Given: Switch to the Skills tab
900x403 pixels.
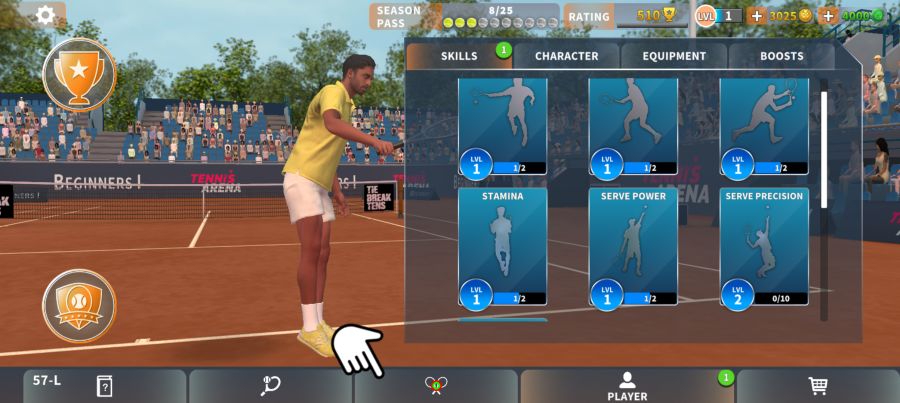Looking at the screenshot, I should coord(459,56).
